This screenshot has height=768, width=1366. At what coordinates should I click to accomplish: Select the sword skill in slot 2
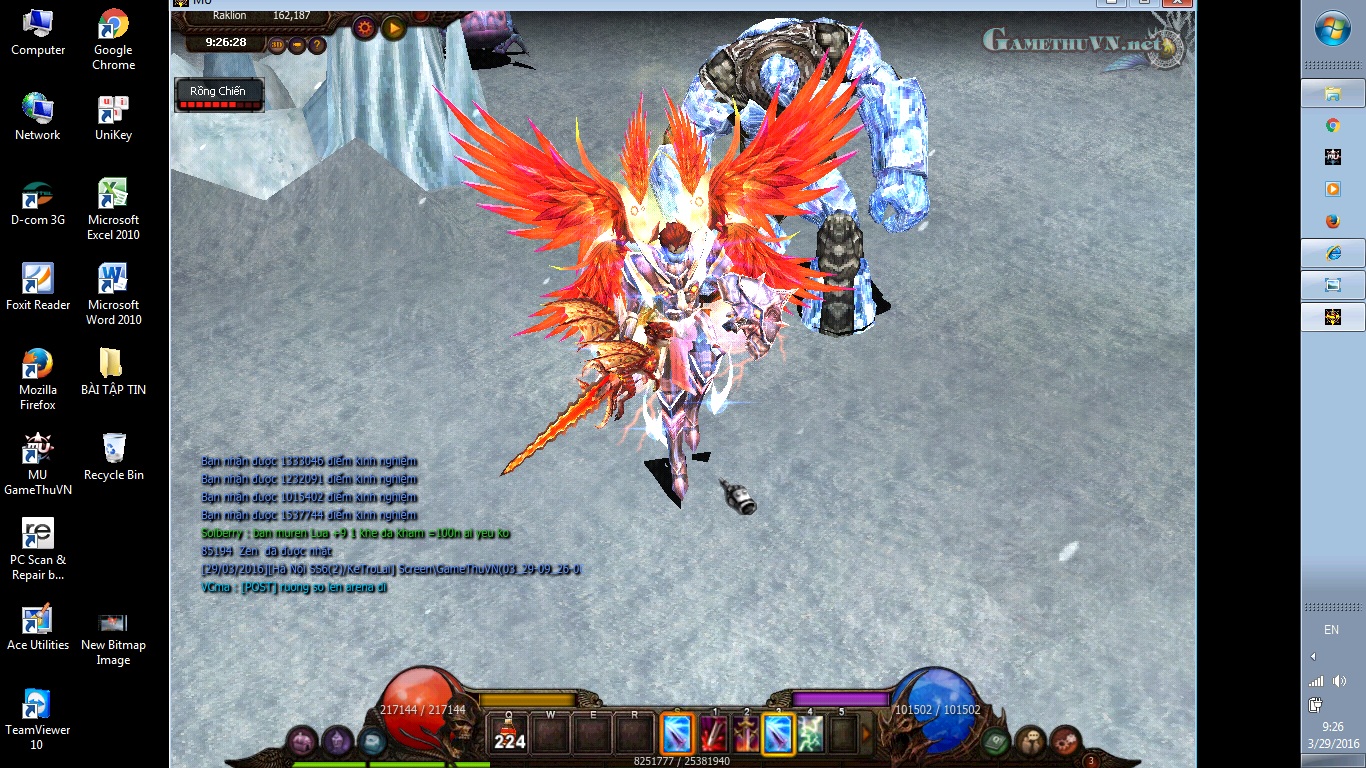click(746, 735)
